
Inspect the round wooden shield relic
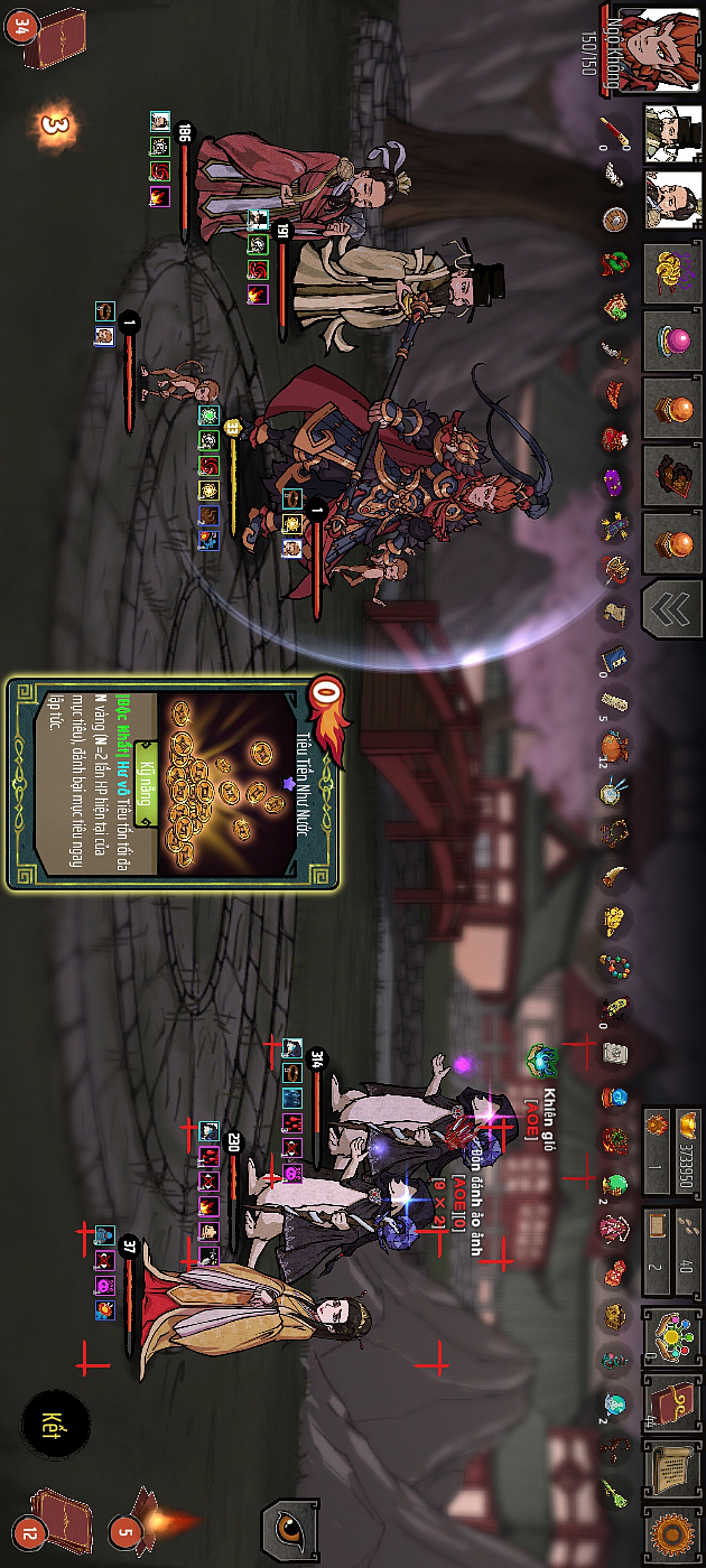coord(614,220)
